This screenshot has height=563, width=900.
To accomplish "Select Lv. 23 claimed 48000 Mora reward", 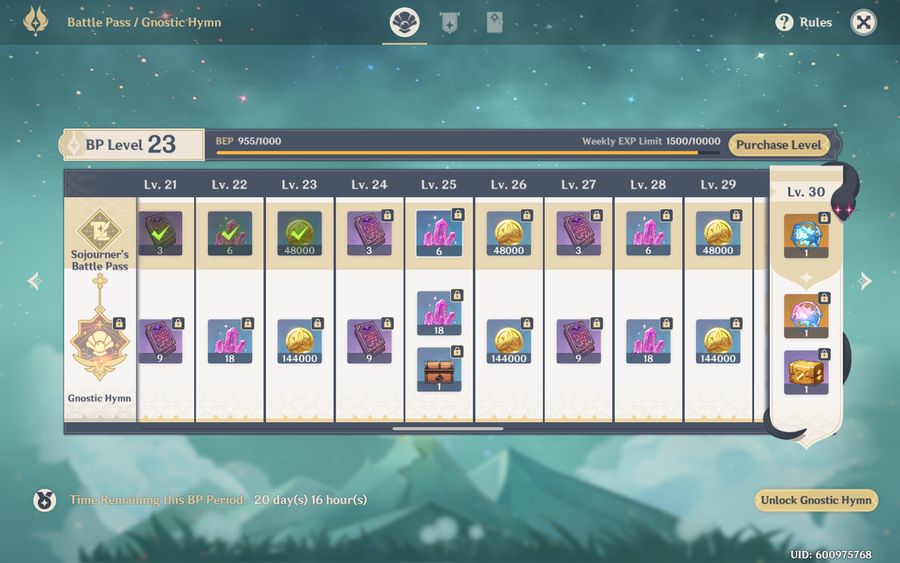I will click(x=299, y=234).
